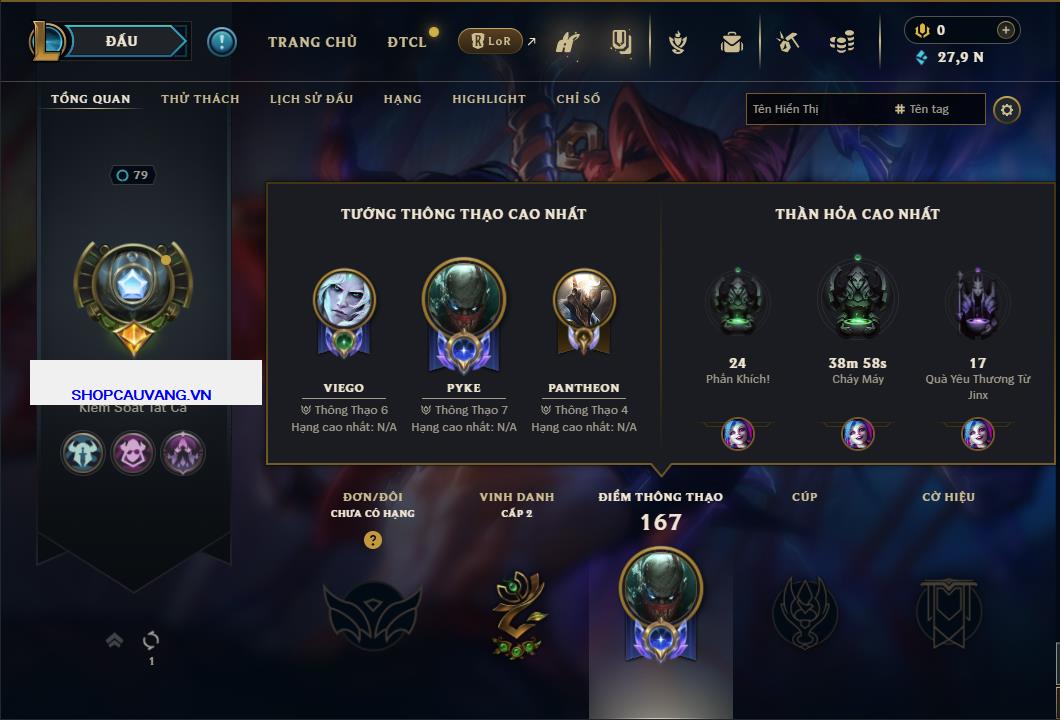Open profile settings gear icon

click(1007, 109)
